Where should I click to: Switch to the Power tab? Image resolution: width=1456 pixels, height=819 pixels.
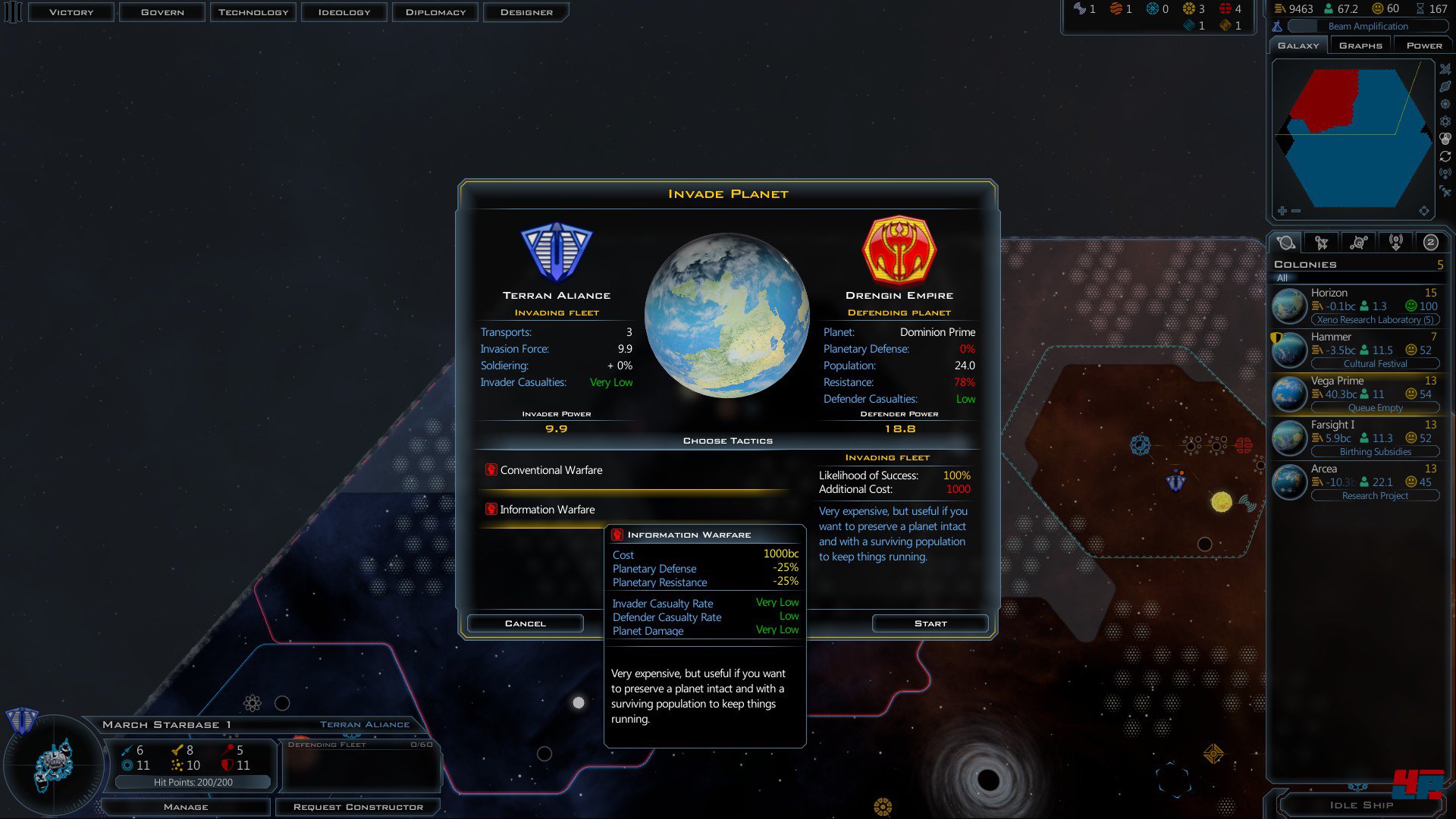1423,45
